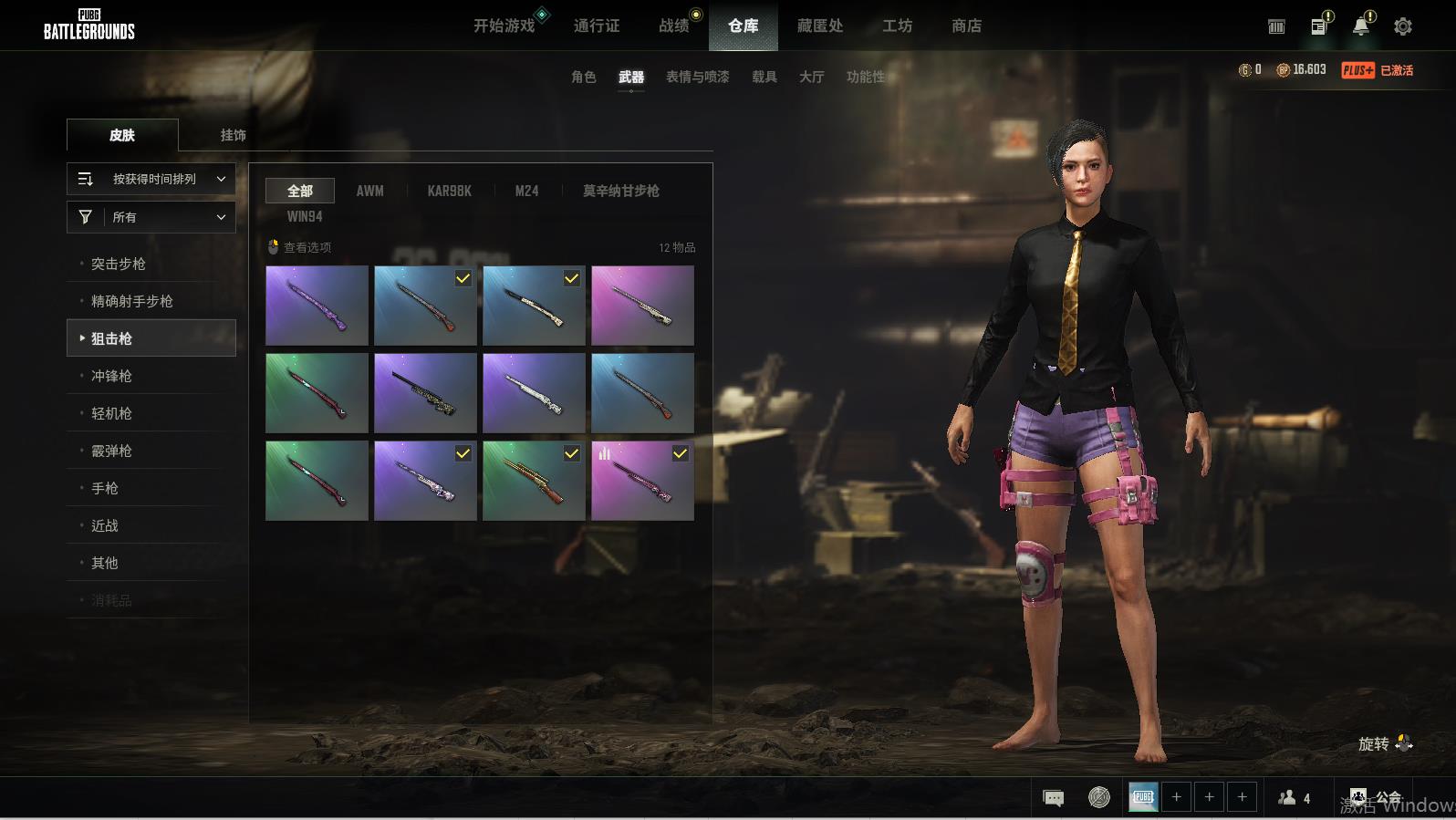Open the notifications bell
This screenshot has height=820, width=1456.
click(x=1360, y=26)
